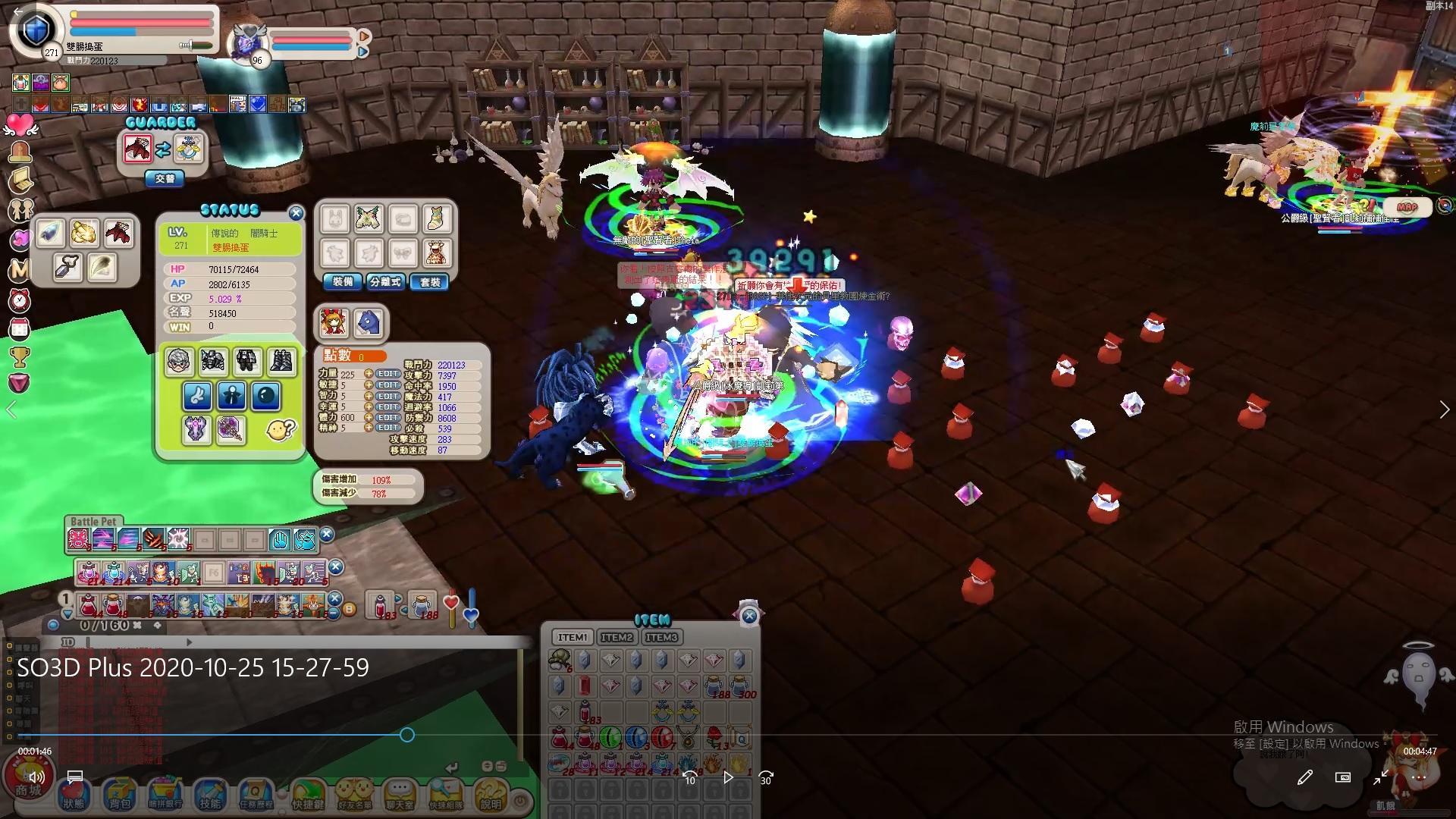Play the video
The width and height of the screenshot is (1456, 819).
pos(728,777)
